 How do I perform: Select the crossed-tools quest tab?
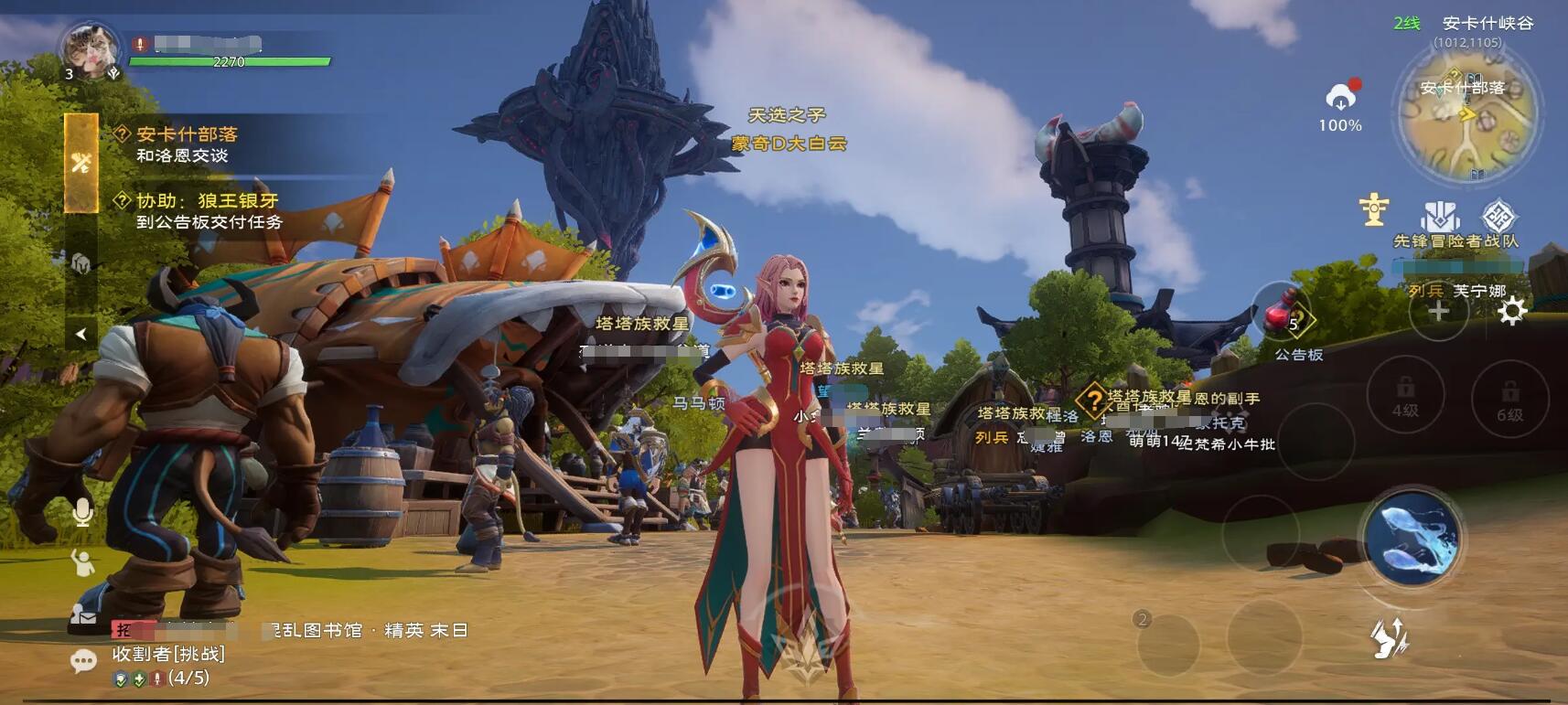81,163
